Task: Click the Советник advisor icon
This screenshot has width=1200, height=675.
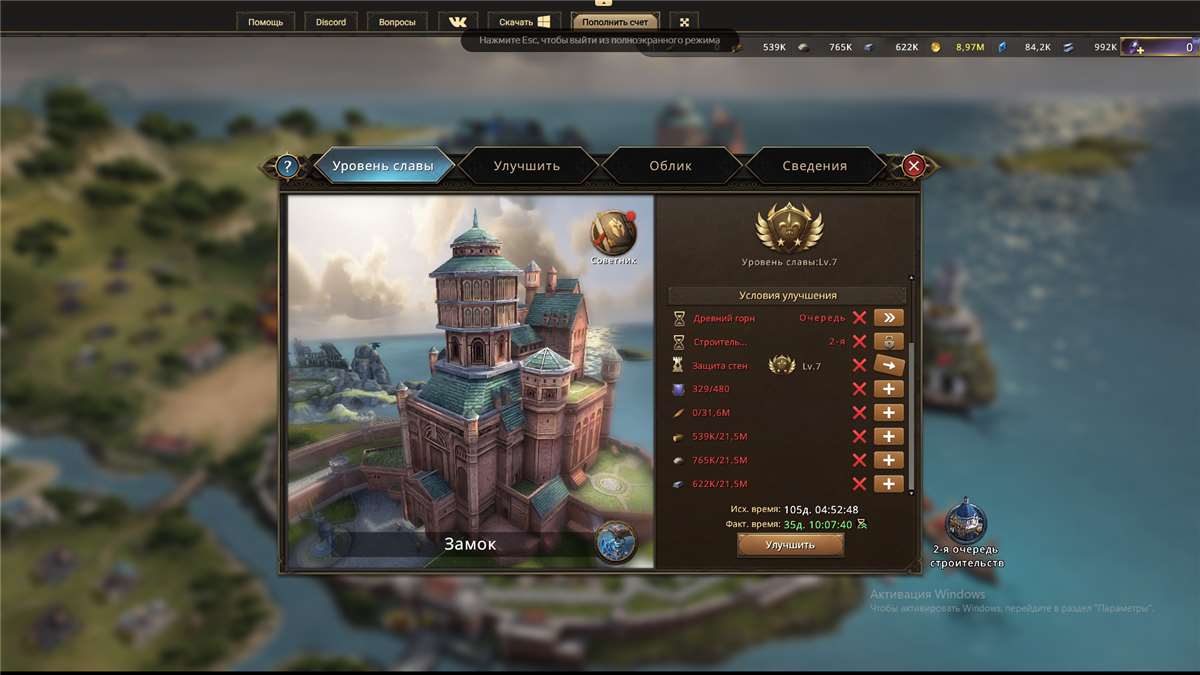Action: (613, 235)
